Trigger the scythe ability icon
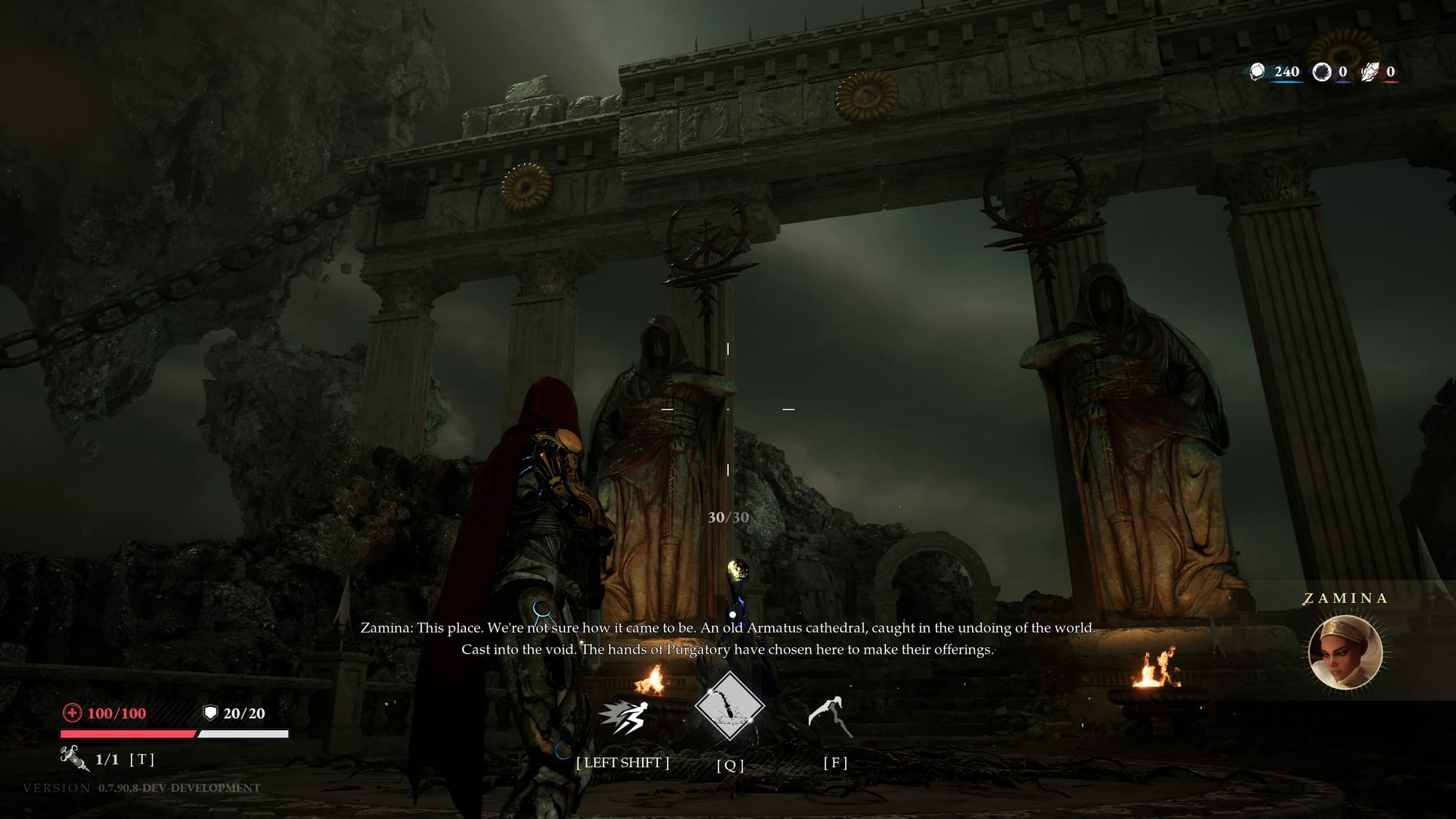The image size is (1456, 819). pos(831,716)
